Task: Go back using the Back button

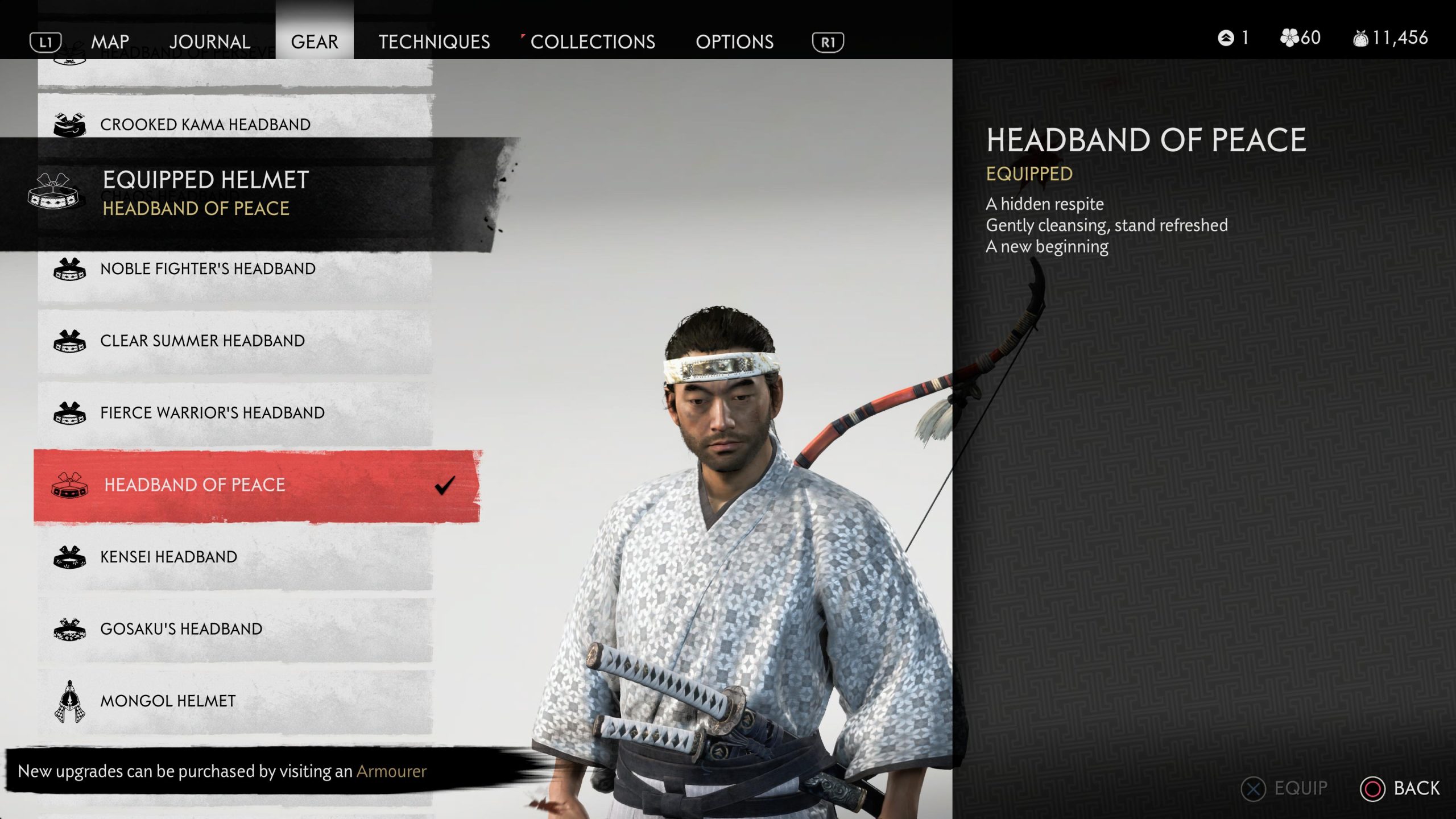Action: pyautogui.click(x=1416, y=788)
